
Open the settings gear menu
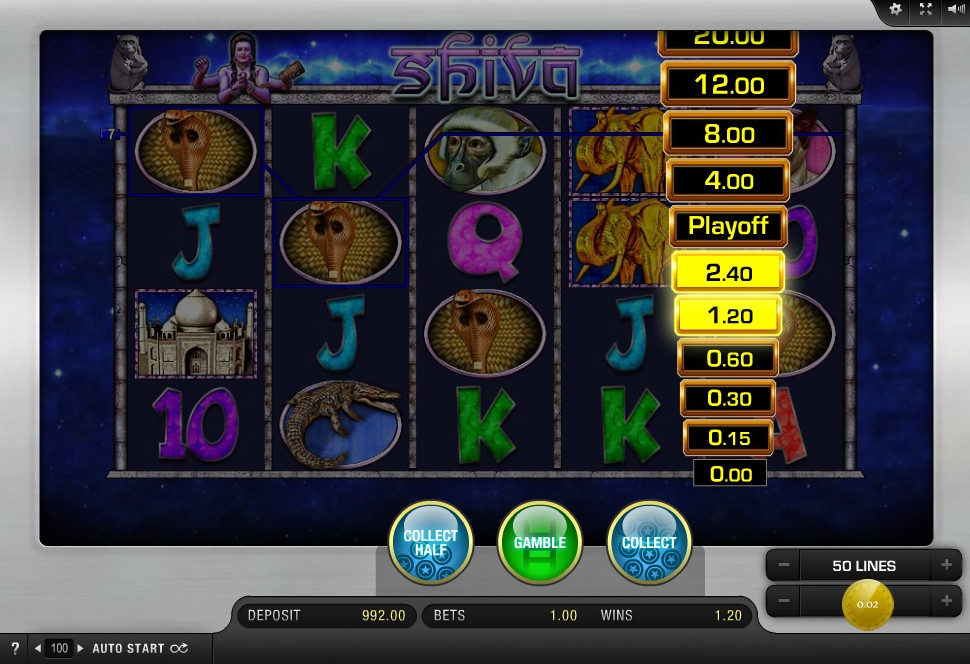pyautogui.click(x=896, y=9)
